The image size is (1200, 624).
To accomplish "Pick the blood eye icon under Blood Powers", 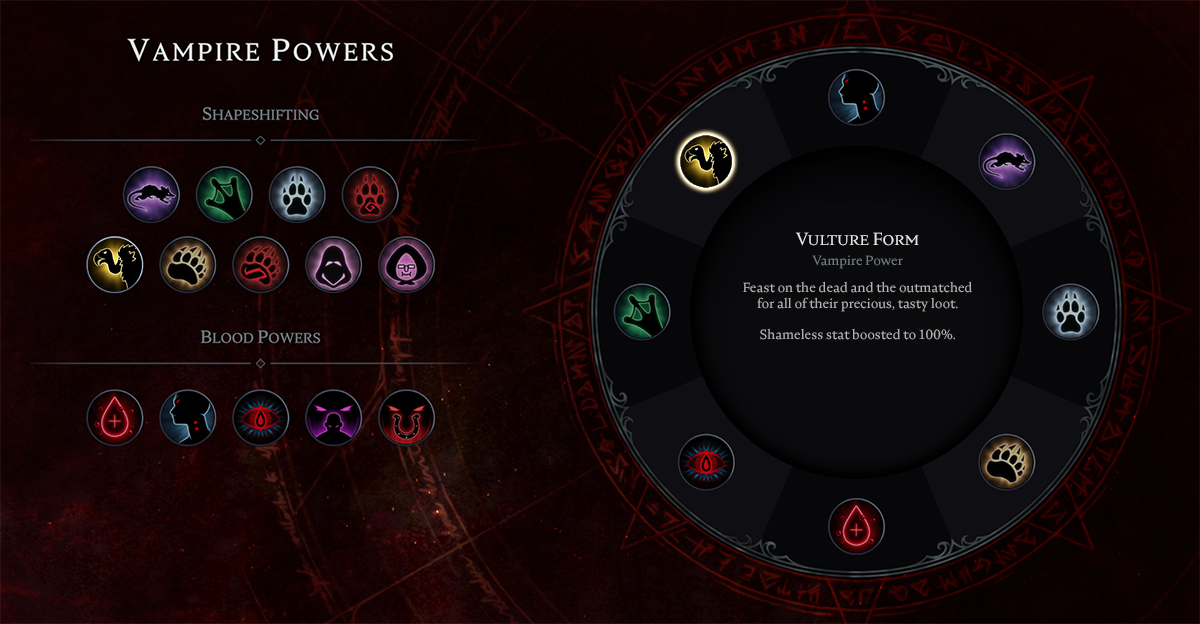I will pos(261,417).
